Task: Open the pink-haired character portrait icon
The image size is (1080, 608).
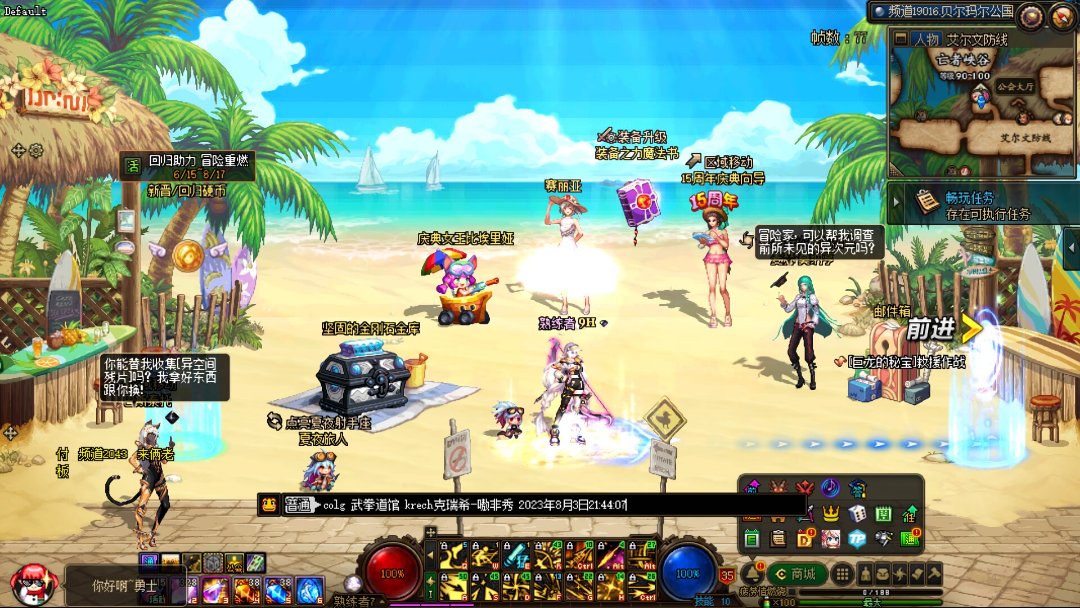Action: [830, 539]
